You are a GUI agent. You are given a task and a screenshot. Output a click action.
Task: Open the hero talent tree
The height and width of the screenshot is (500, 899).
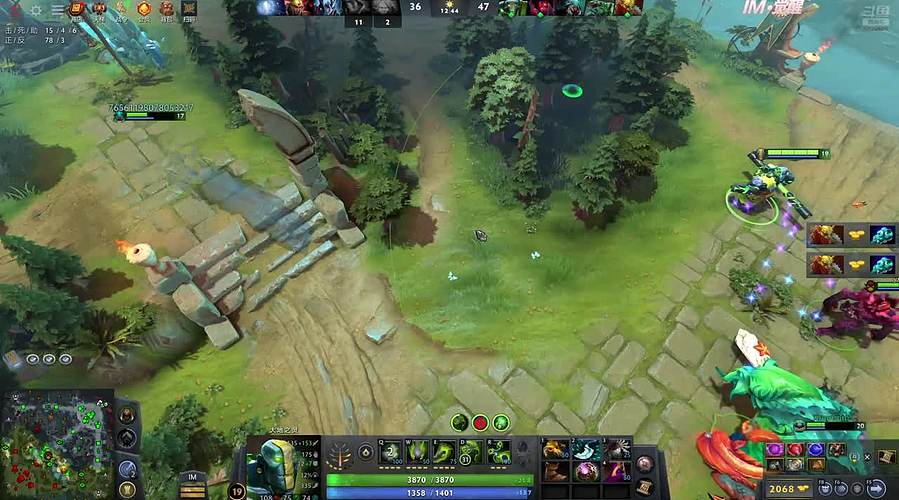pyautogui.click(x=341, y=455)
